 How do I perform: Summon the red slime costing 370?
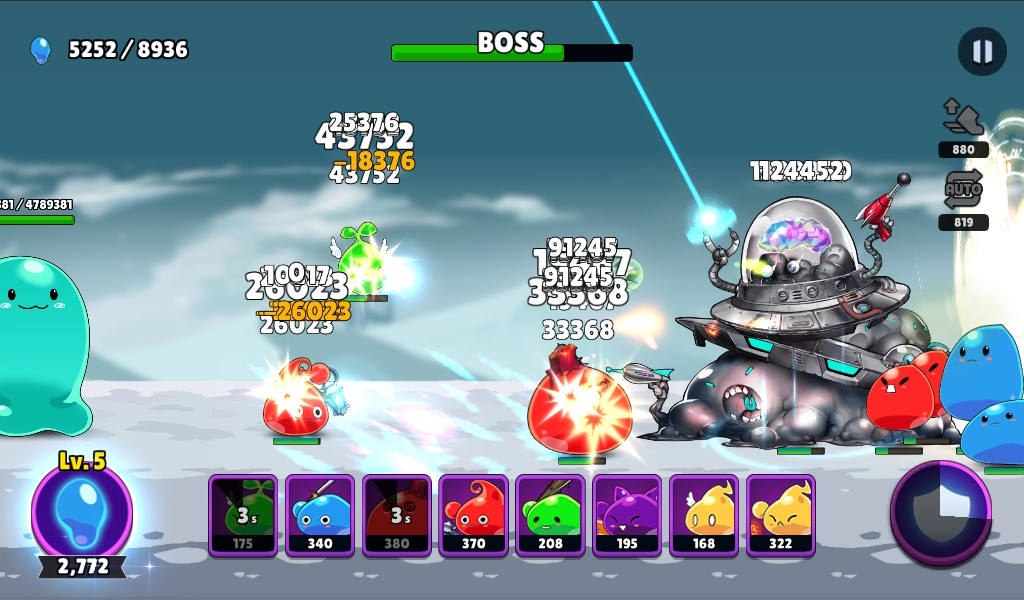[x=474, y=515]
